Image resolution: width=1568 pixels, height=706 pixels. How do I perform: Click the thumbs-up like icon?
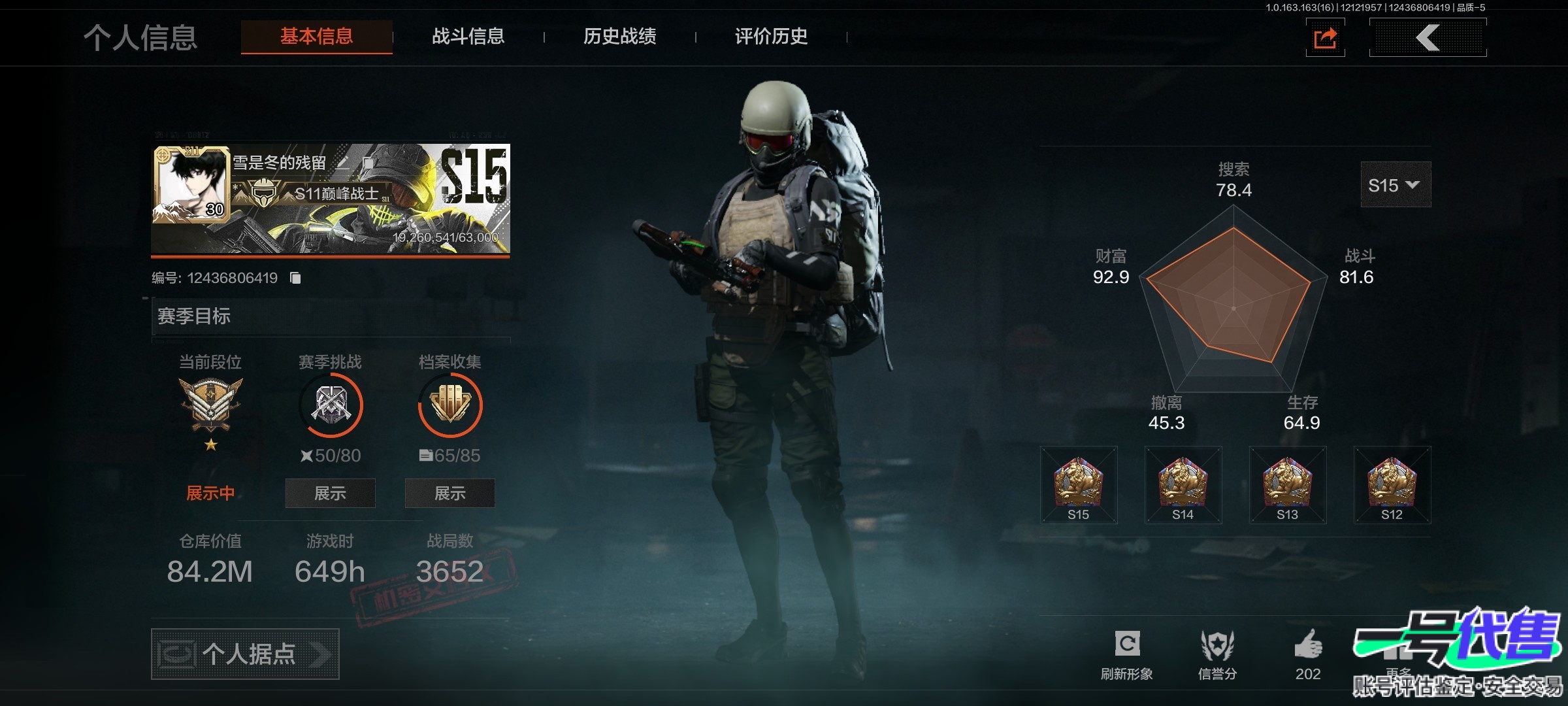(1308, 646)
